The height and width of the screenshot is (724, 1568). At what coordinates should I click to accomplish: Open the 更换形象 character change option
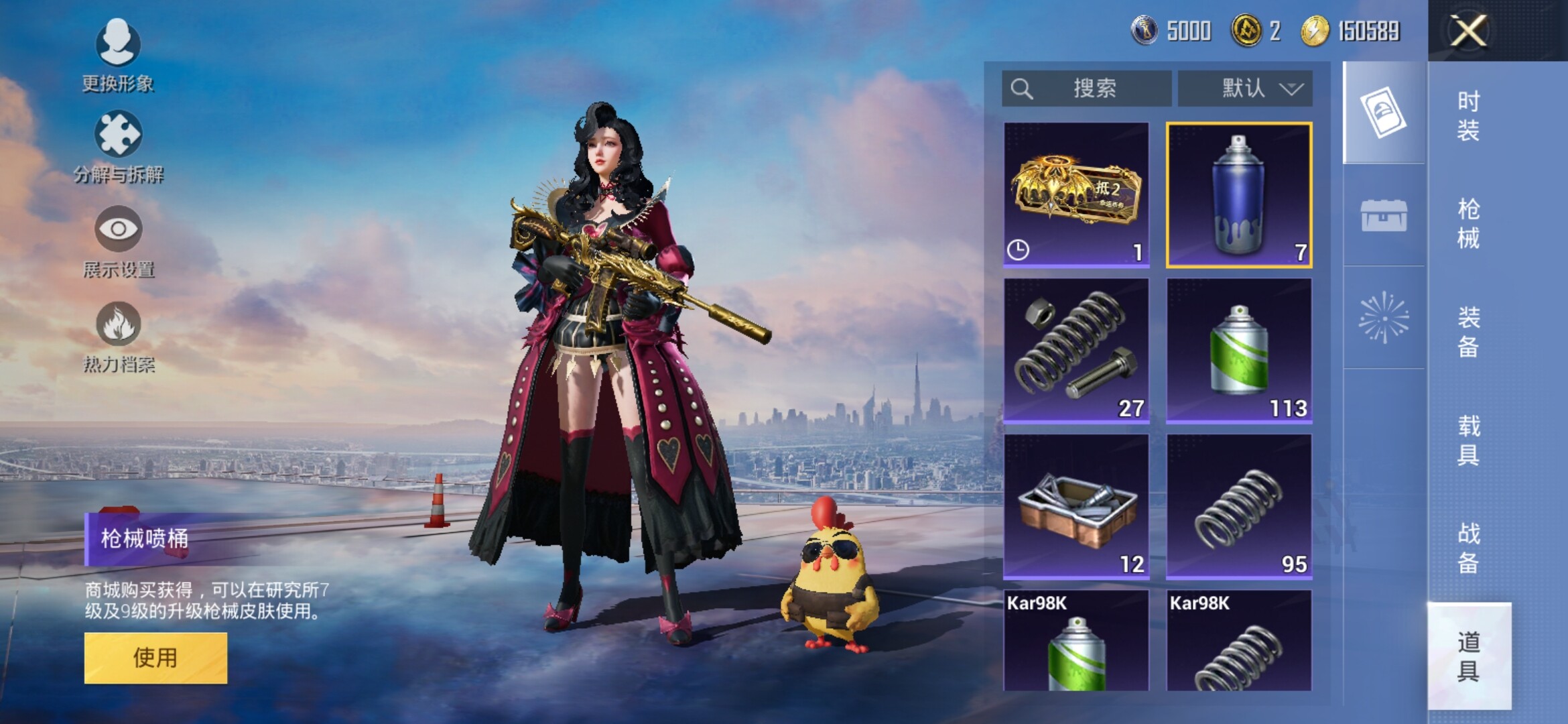tap(118, 55)
